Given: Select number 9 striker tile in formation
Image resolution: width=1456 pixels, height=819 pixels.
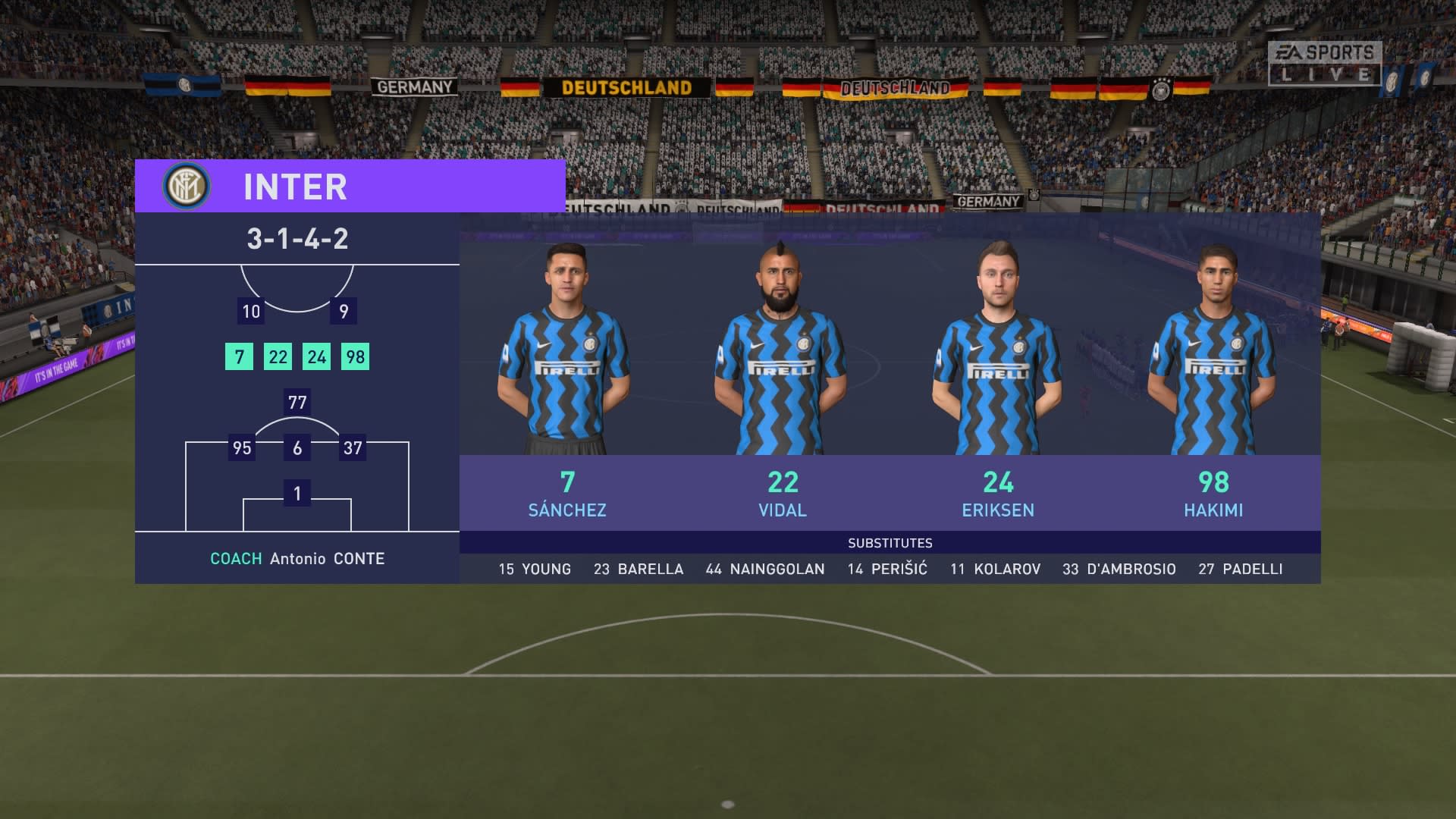Looking at the screenshot, I should 344,311.
